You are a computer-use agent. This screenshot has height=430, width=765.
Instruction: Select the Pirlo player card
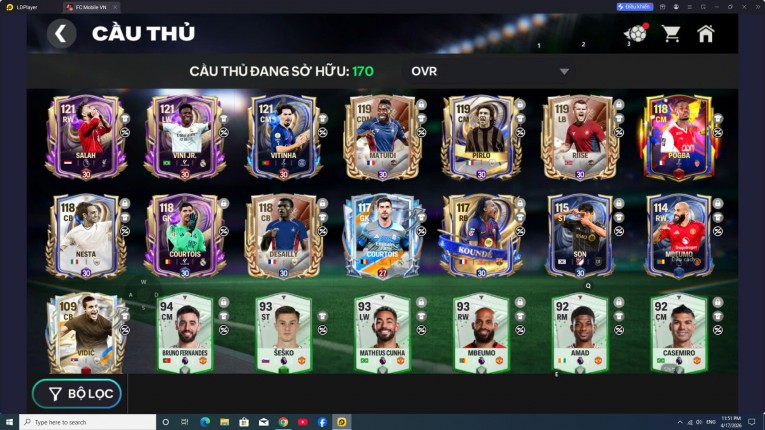point(482,138)
